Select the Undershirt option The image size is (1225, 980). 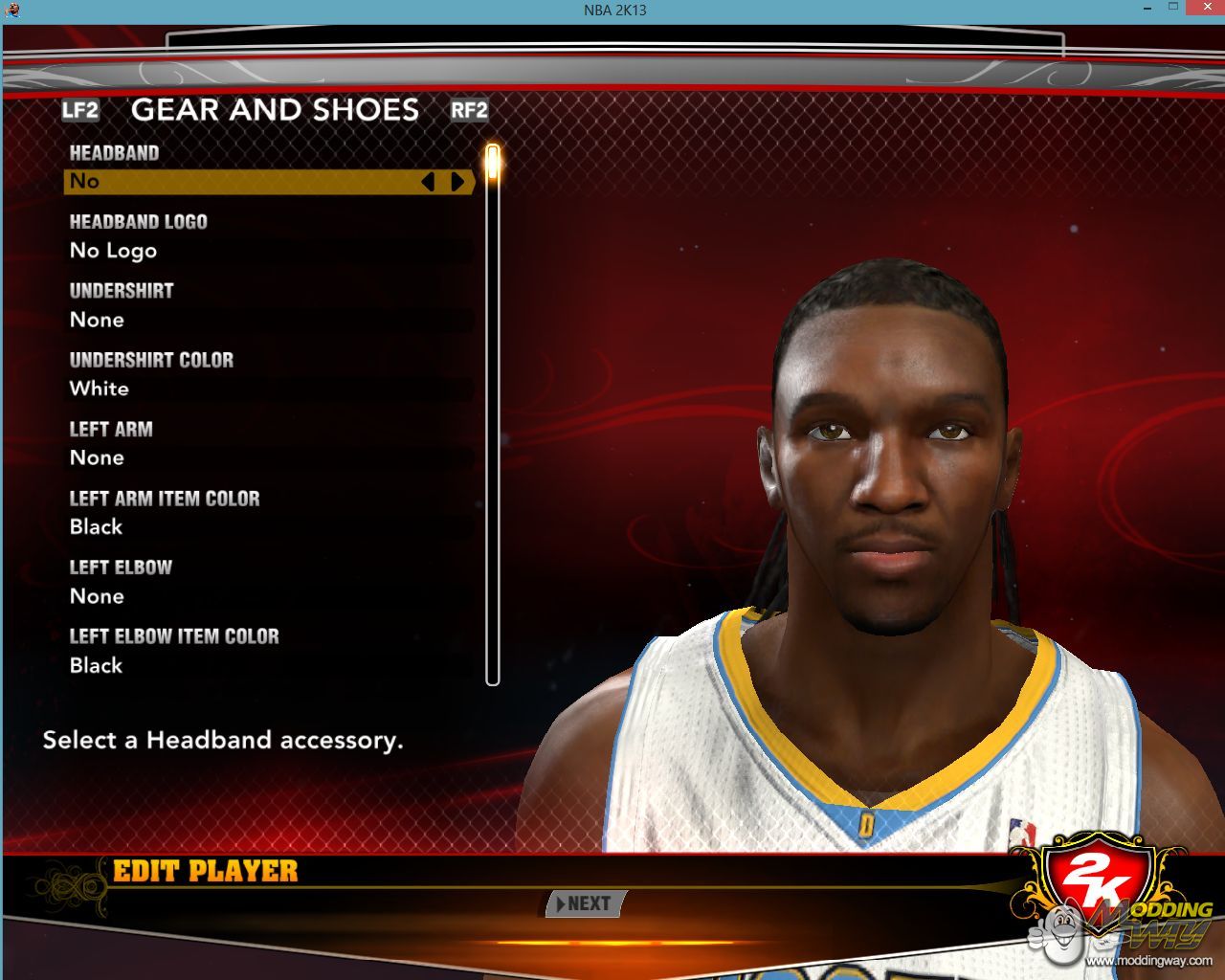pos(268,320)
